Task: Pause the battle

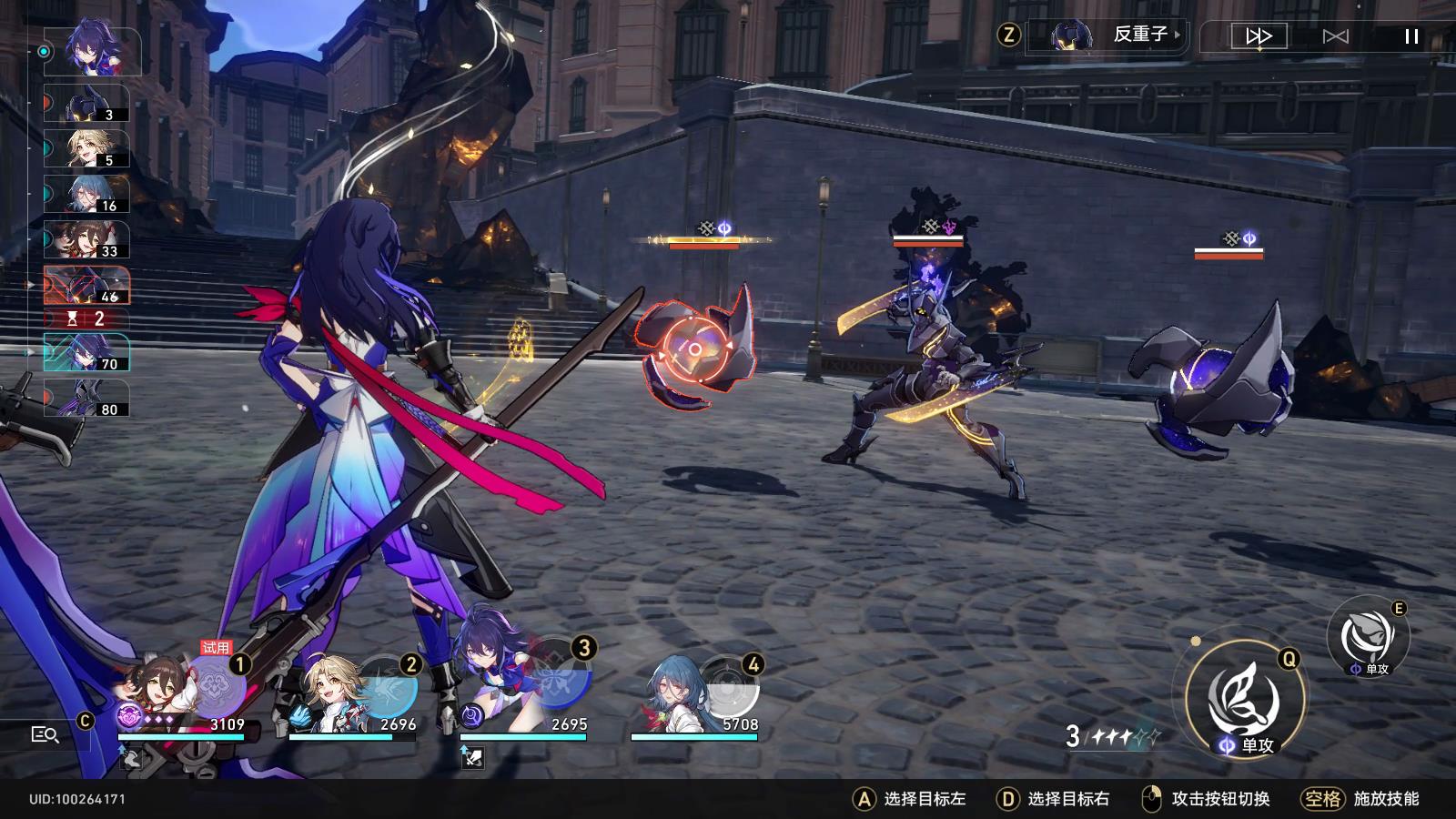Action: [1411, 36]
